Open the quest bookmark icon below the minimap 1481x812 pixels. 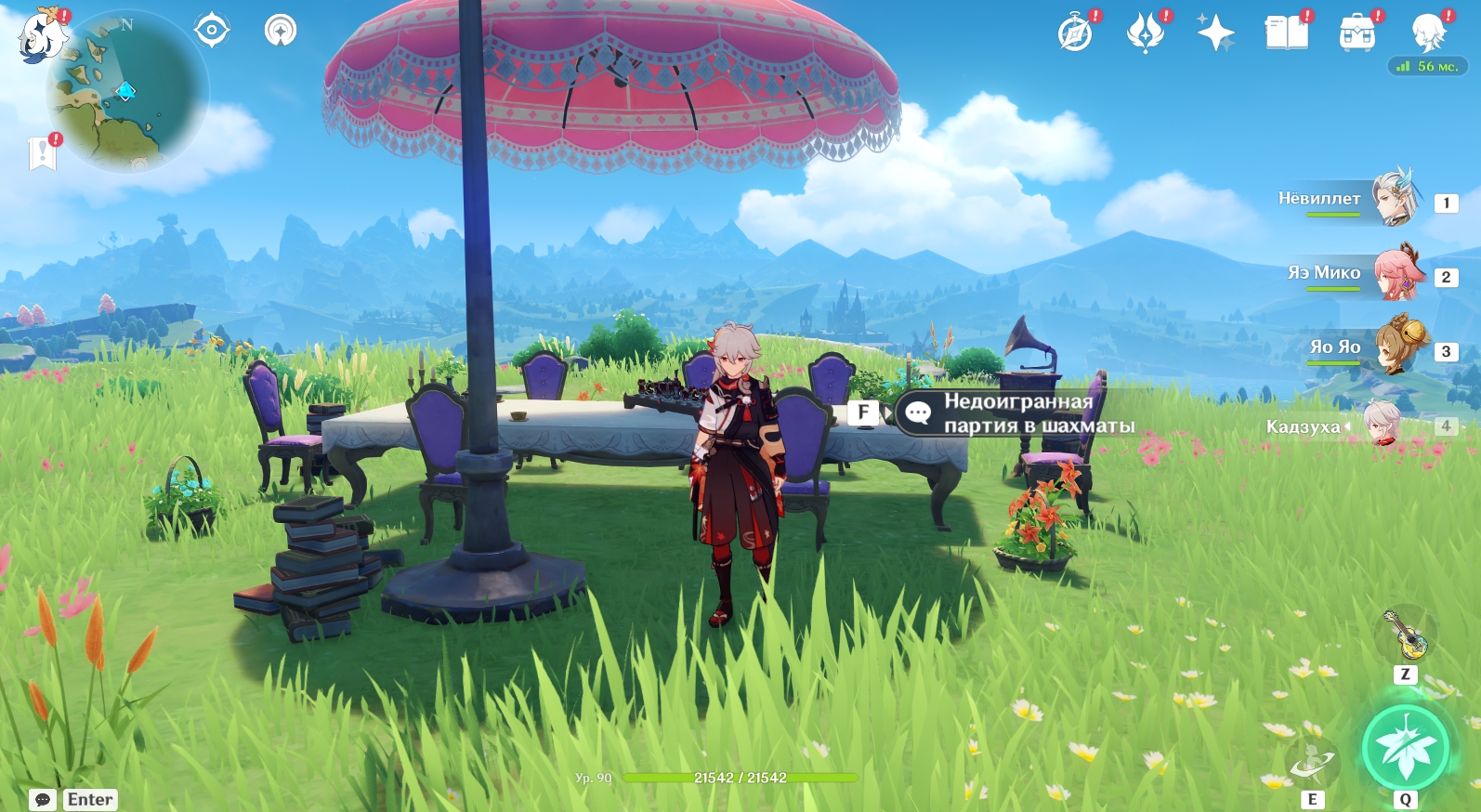43,153
